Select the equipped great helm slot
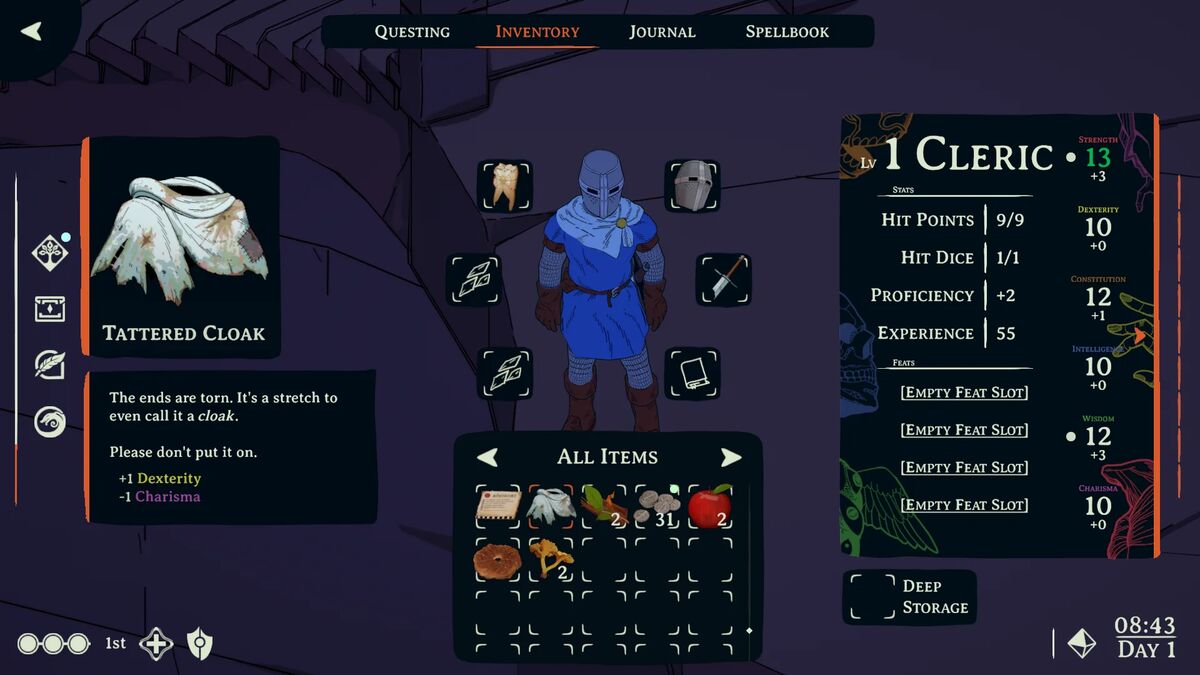Viewport: 1200px width, 675px height. point(692,186)
